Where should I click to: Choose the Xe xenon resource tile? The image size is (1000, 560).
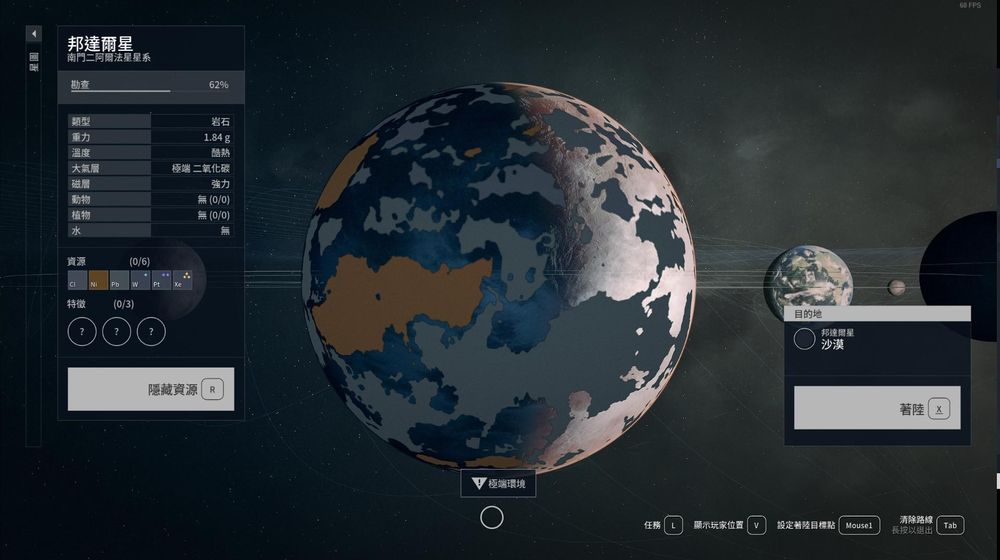pos(183,280)
